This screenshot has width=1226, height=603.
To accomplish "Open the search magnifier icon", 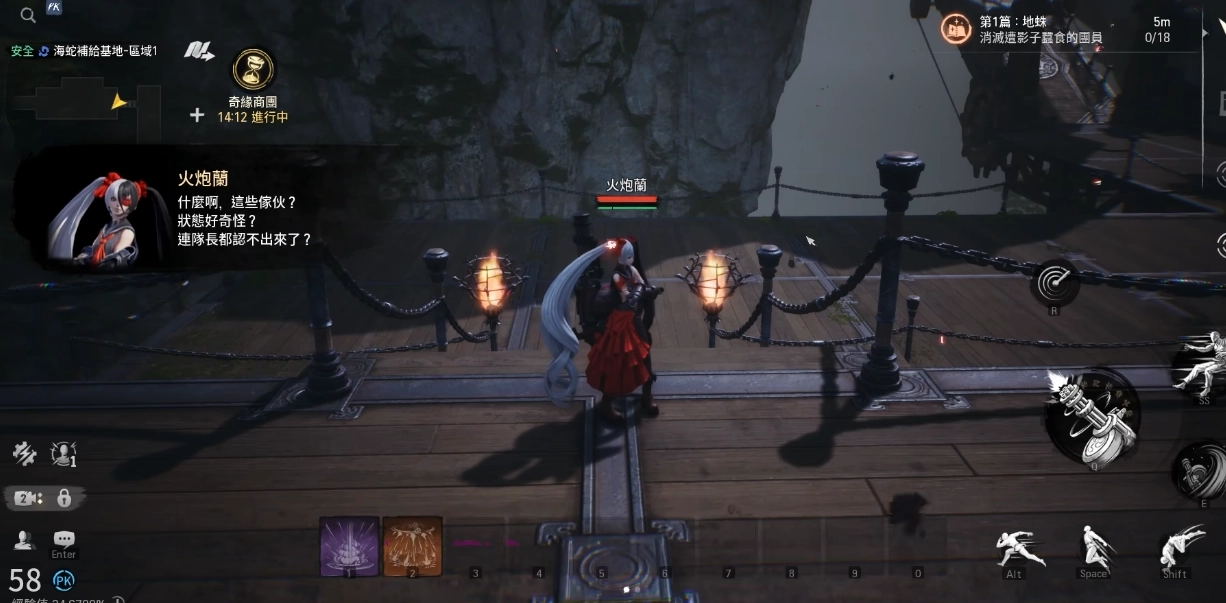I will pyautogui.click(x=28, y=15).
